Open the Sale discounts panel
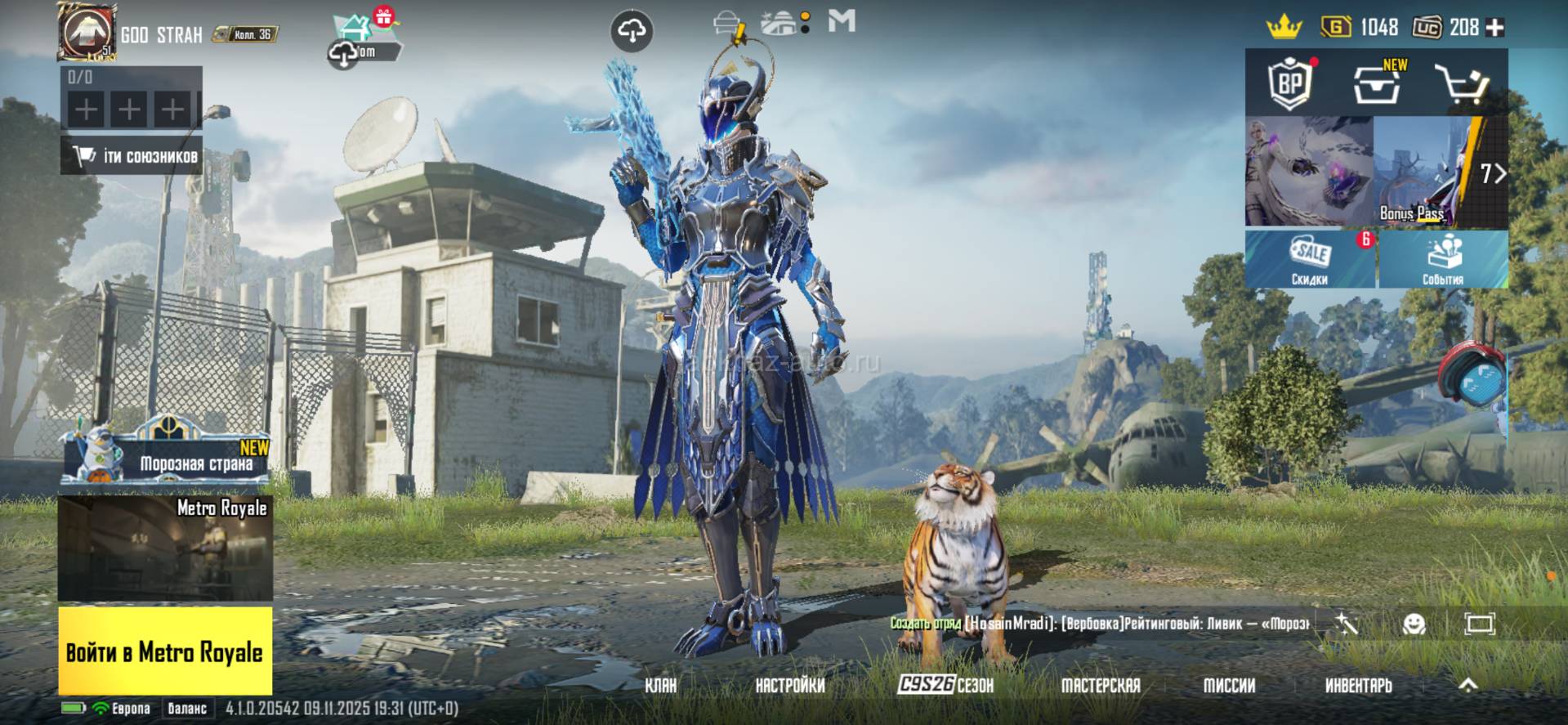This screenshot has width=1568, height=725. click(x=1310, y=259)
